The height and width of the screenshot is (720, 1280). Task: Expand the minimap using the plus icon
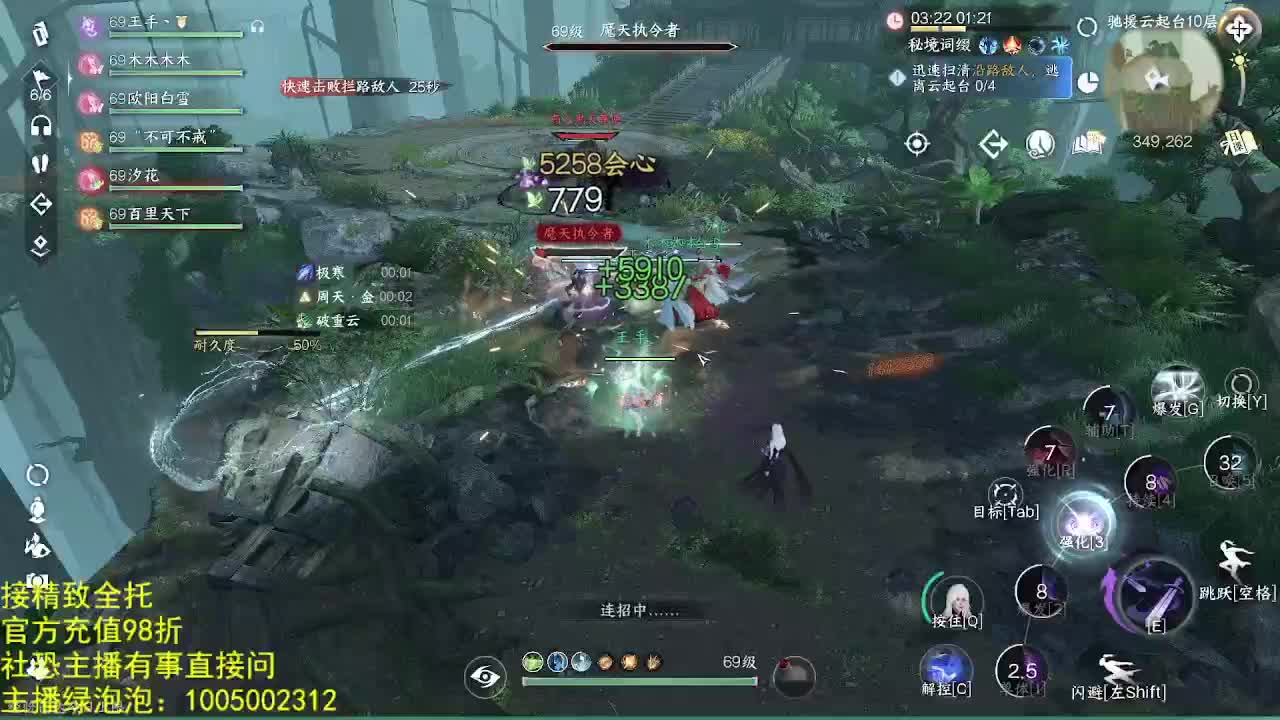1241,27
